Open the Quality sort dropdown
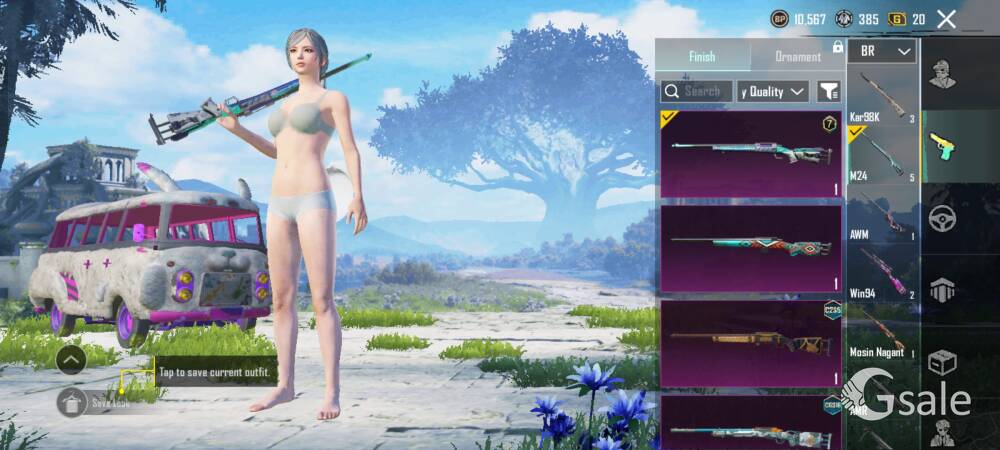 (772, 91)
